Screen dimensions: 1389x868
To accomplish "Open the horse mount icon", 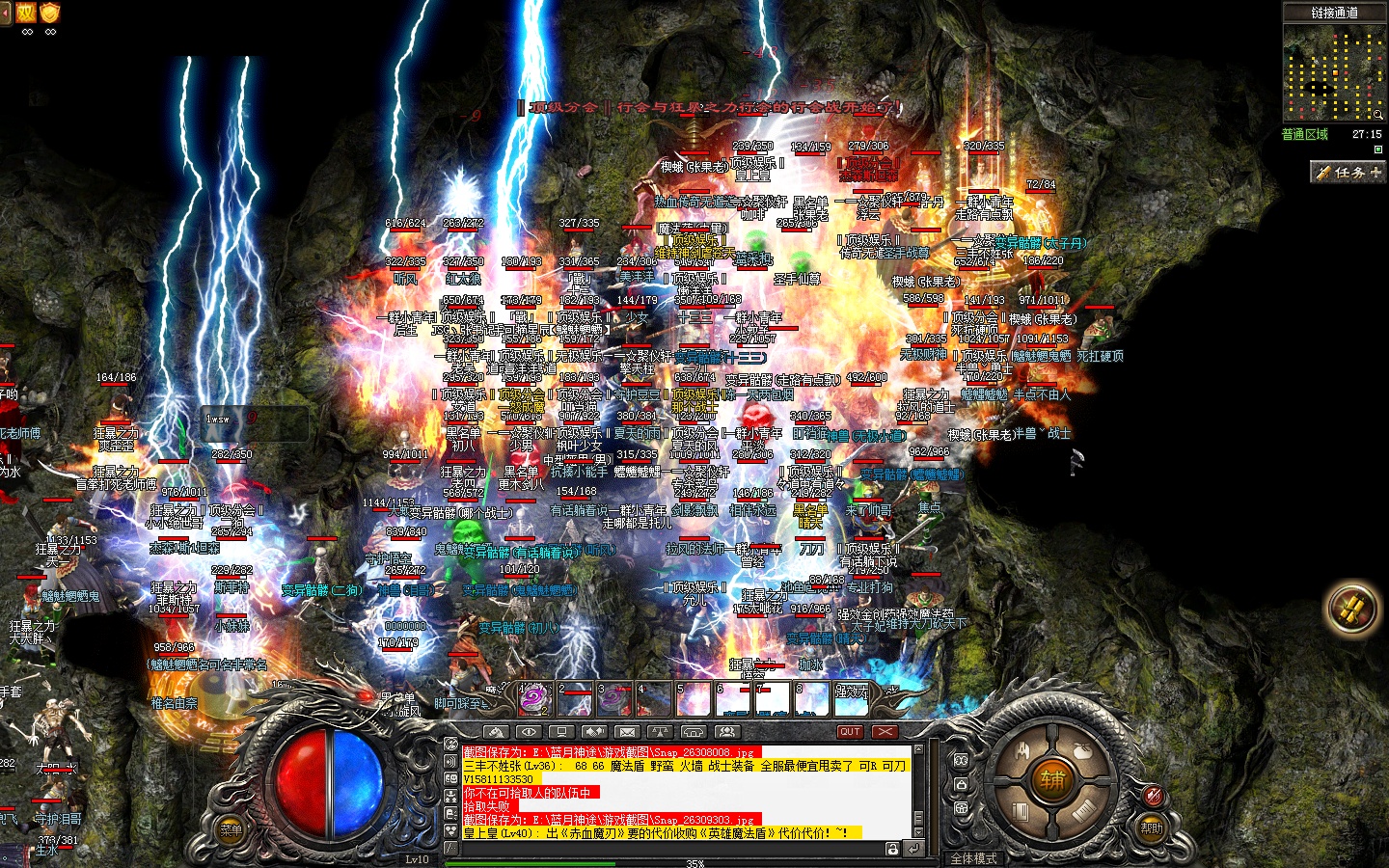I will pyautogui.click(x=496, y=732).
